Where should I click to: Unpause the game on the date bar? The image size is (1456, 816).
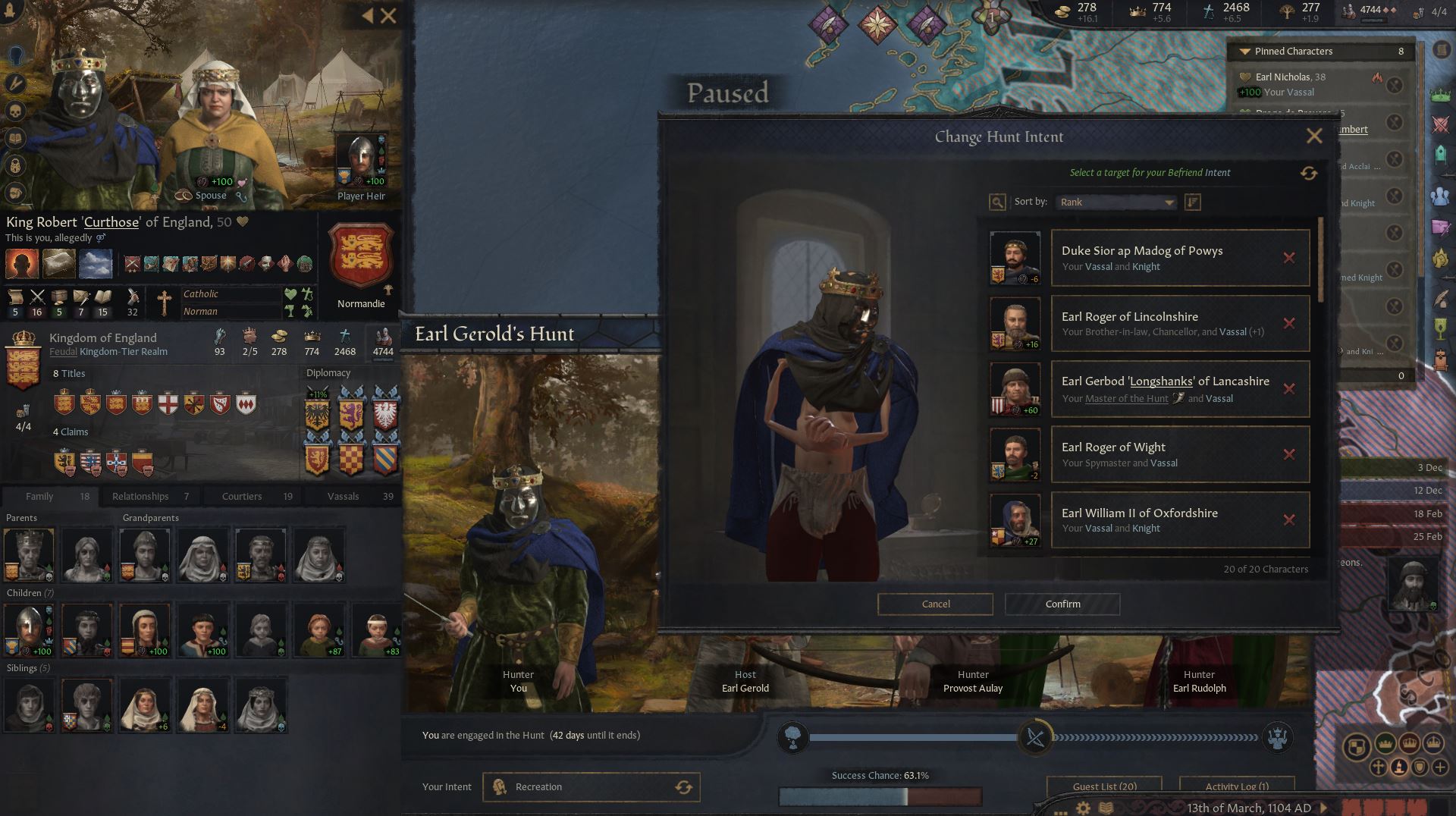coord(1324,808)
